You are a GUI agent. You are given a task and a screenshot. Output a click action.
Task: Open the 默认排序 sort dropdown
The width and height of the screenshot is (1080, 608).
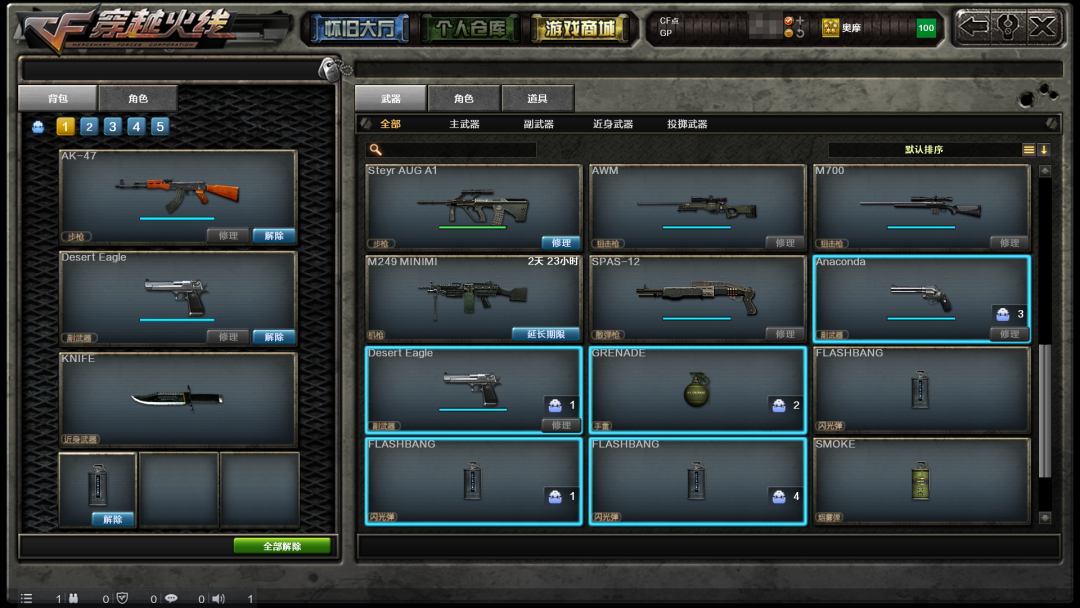924,150
